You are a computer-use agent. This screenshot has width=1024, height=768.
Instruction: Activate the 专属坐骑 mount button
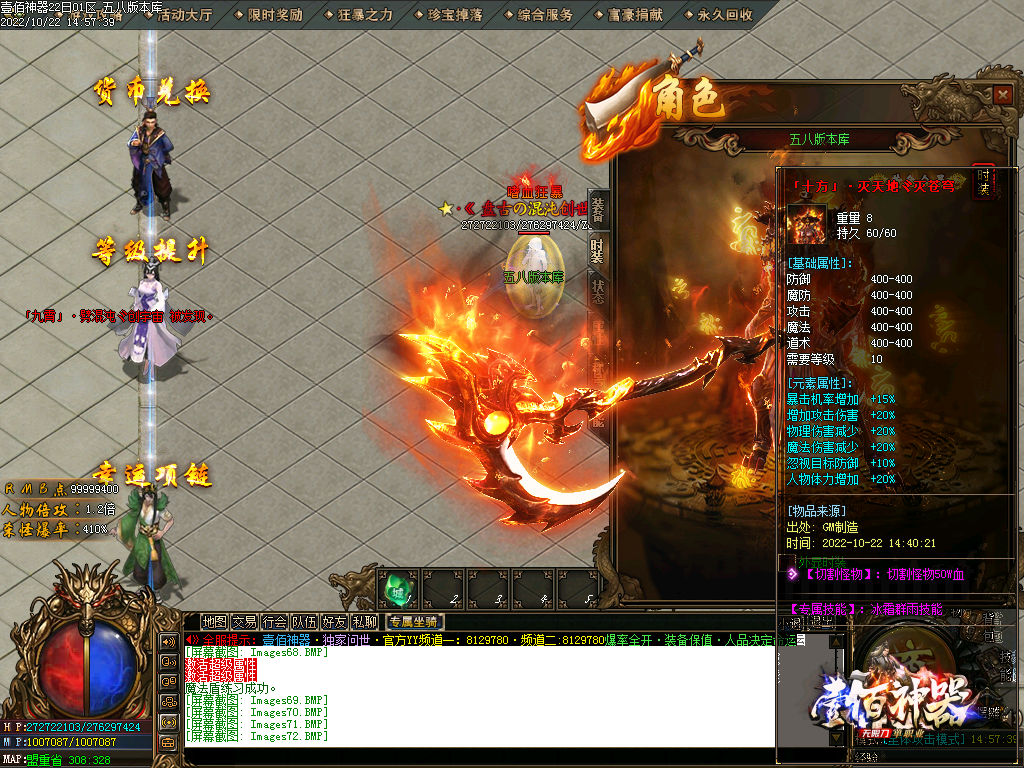[x=413, y=621]
